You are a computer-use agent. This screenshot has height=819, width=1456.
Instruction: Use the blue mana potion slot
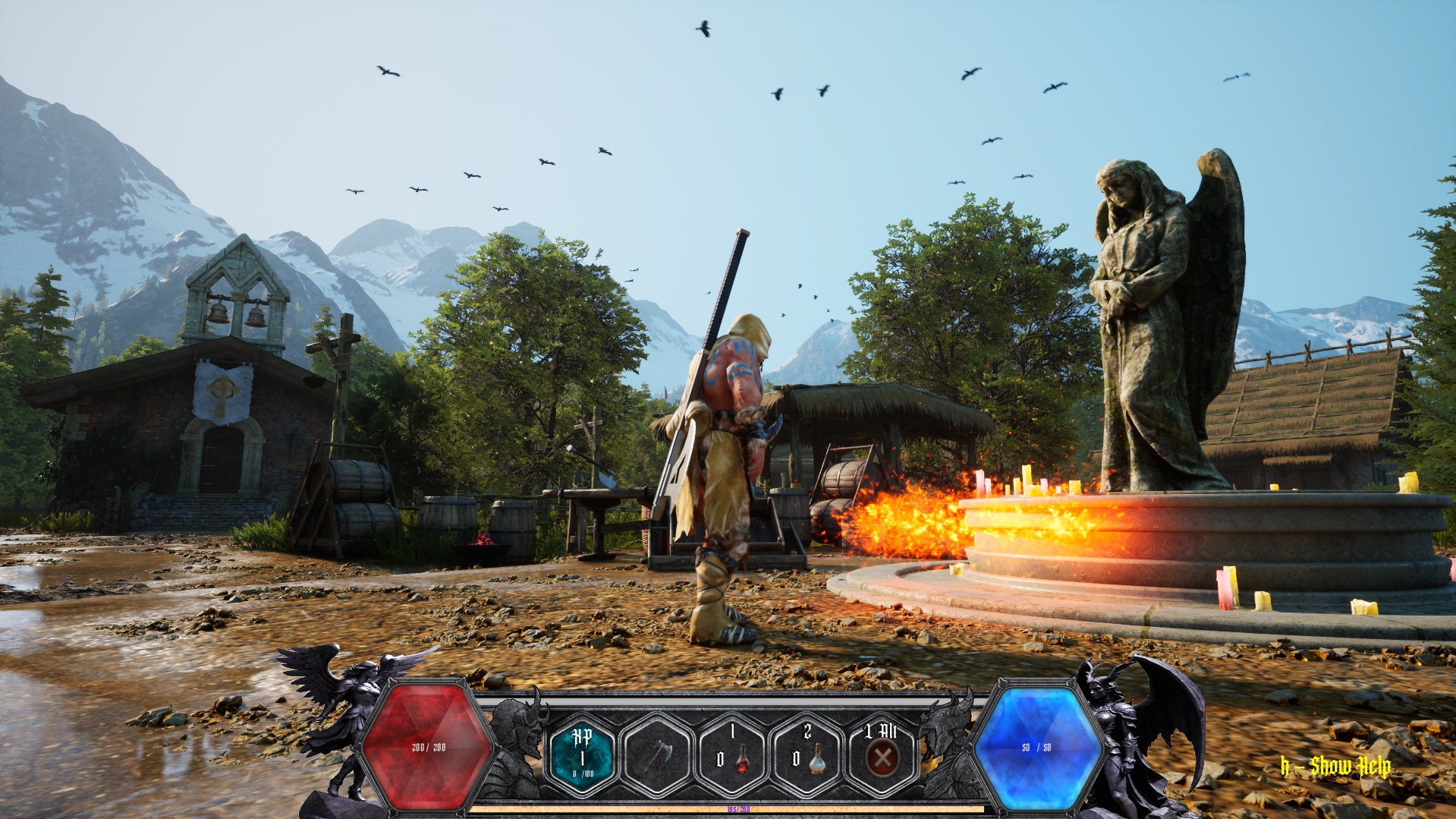click(x=807, y=756)
